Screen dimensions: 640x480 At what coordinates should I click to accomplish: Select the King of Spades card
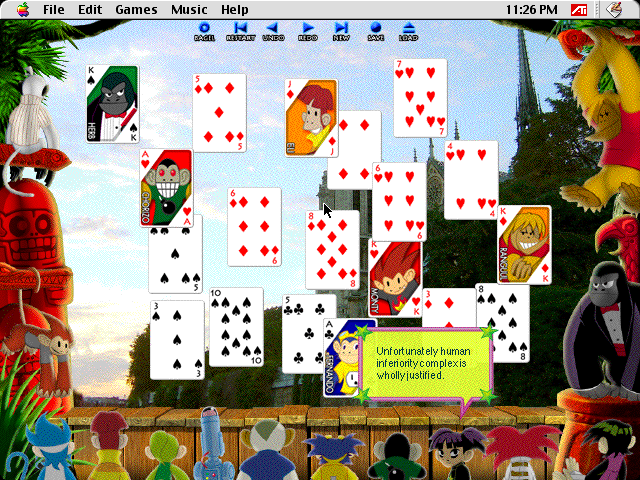pos(112,104)
